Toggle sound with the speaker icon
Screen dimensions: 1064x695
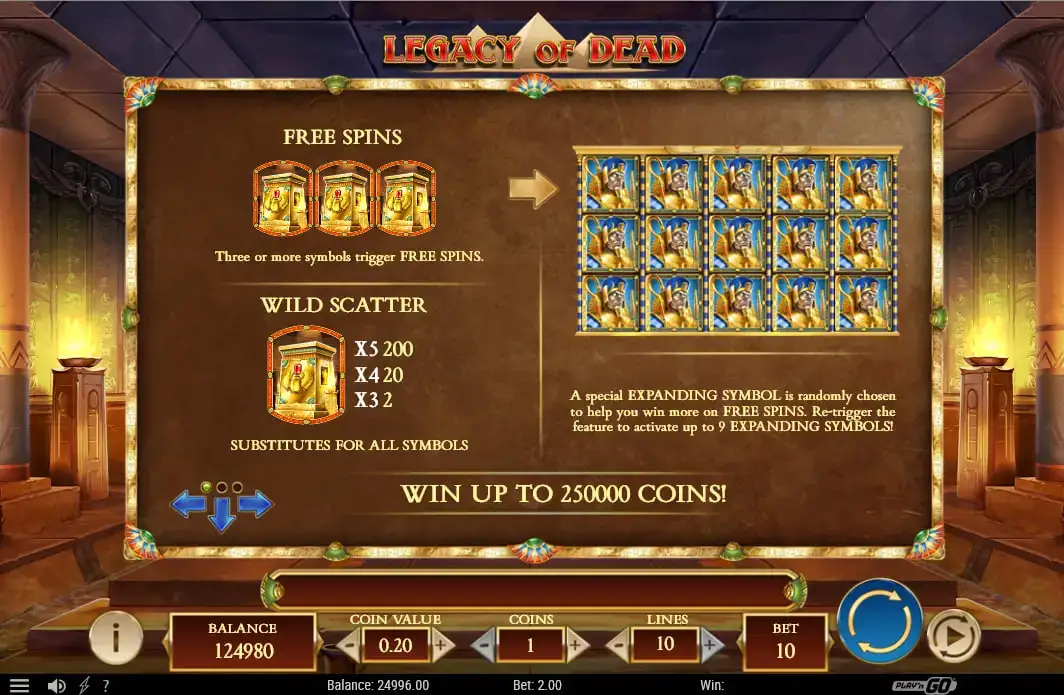click(57, 686)
